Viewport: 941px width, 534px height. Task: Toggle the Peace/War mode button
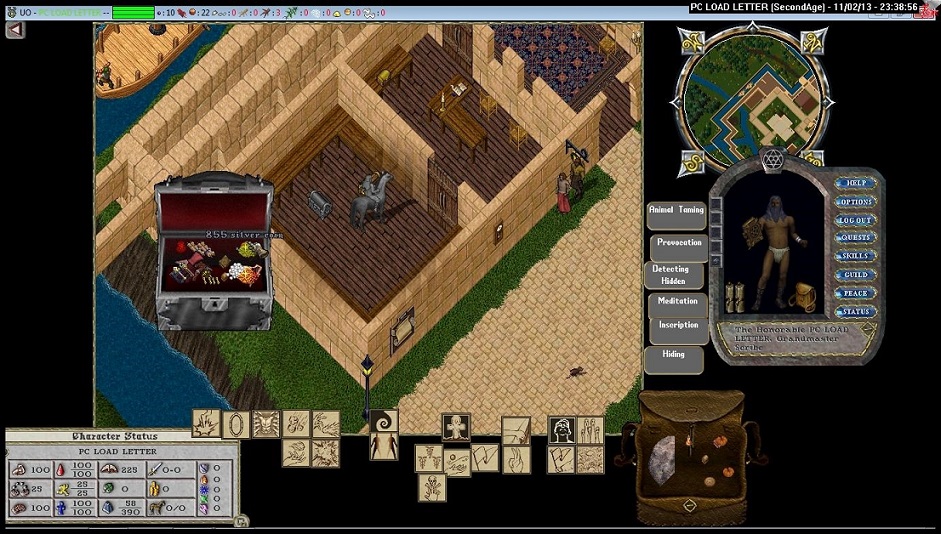coord(856,293)
